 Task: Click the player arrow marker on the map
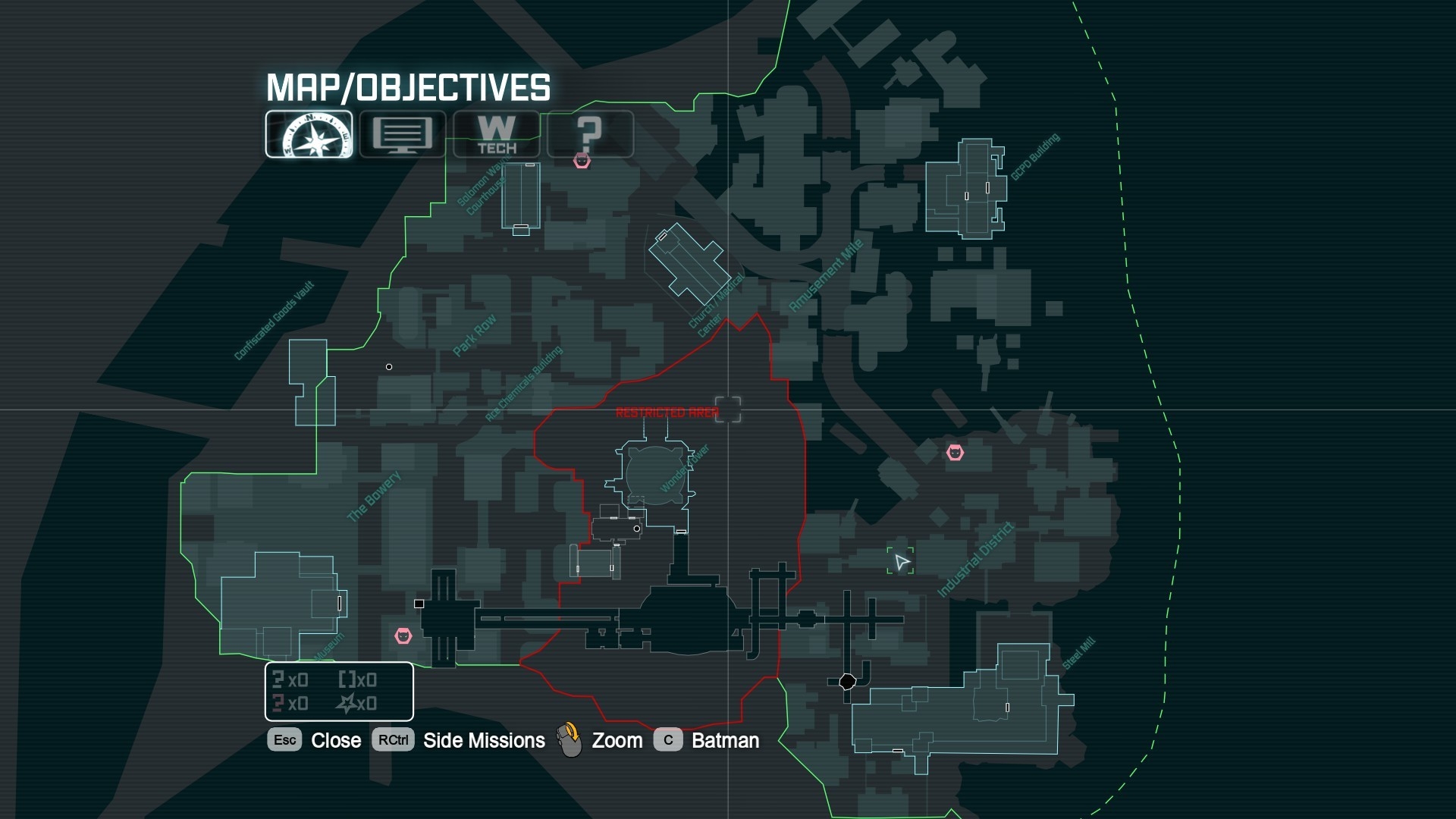coord(901,562)
